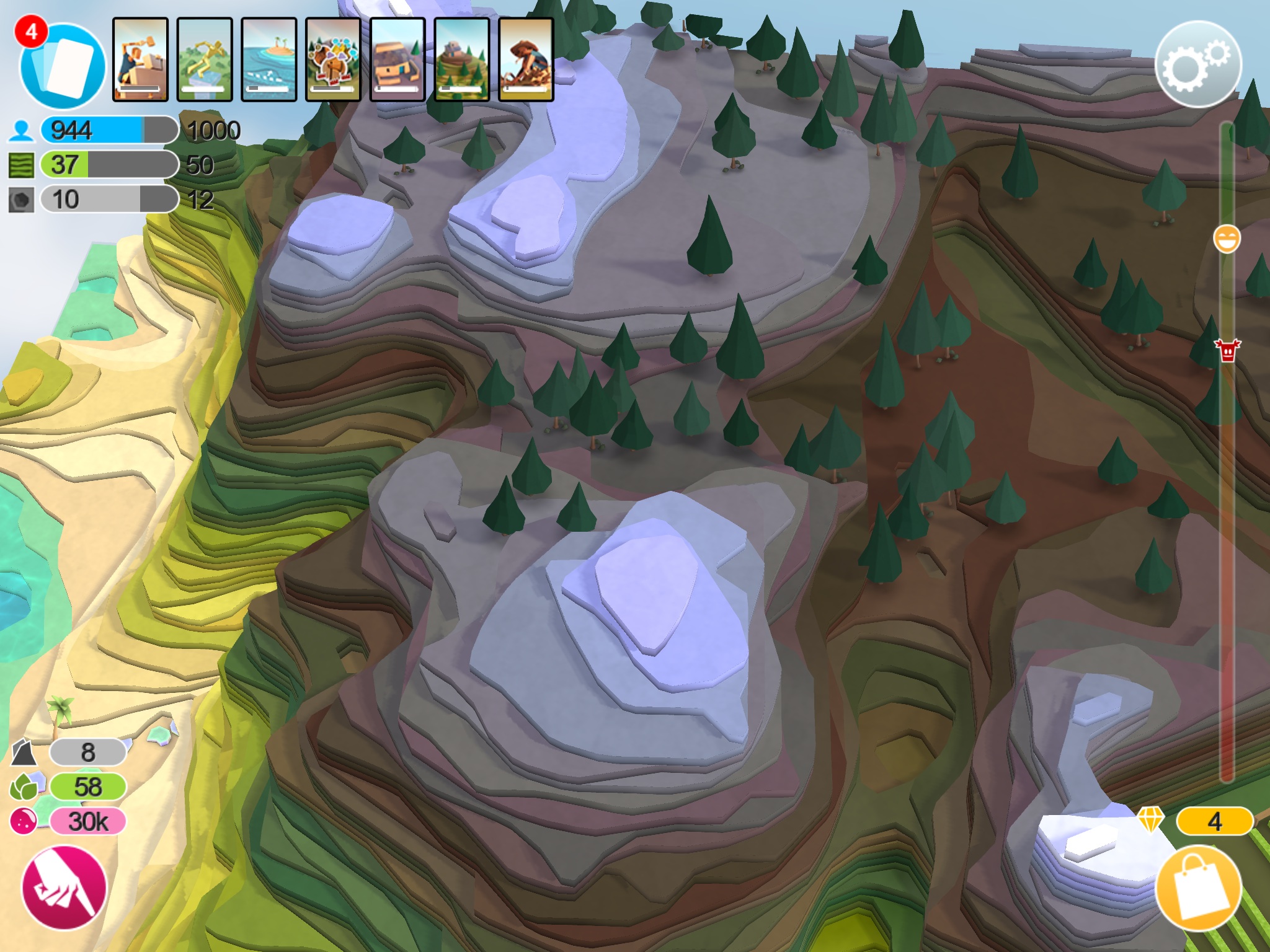Select the card showing colorful stickers
The width and height of the screenshot is (1270, 952).
coord(334,59)
